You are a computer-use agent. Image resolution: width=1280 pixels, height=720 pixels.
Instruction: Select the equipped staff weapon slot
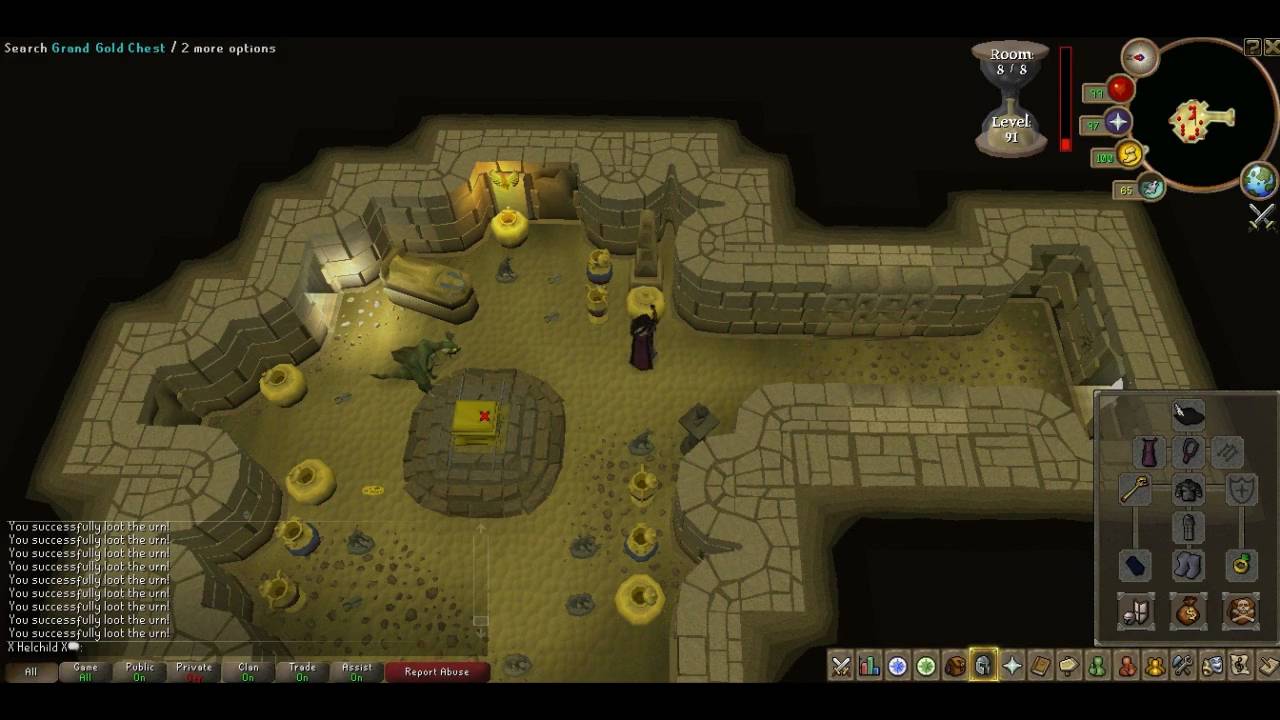pos(1135,490)
